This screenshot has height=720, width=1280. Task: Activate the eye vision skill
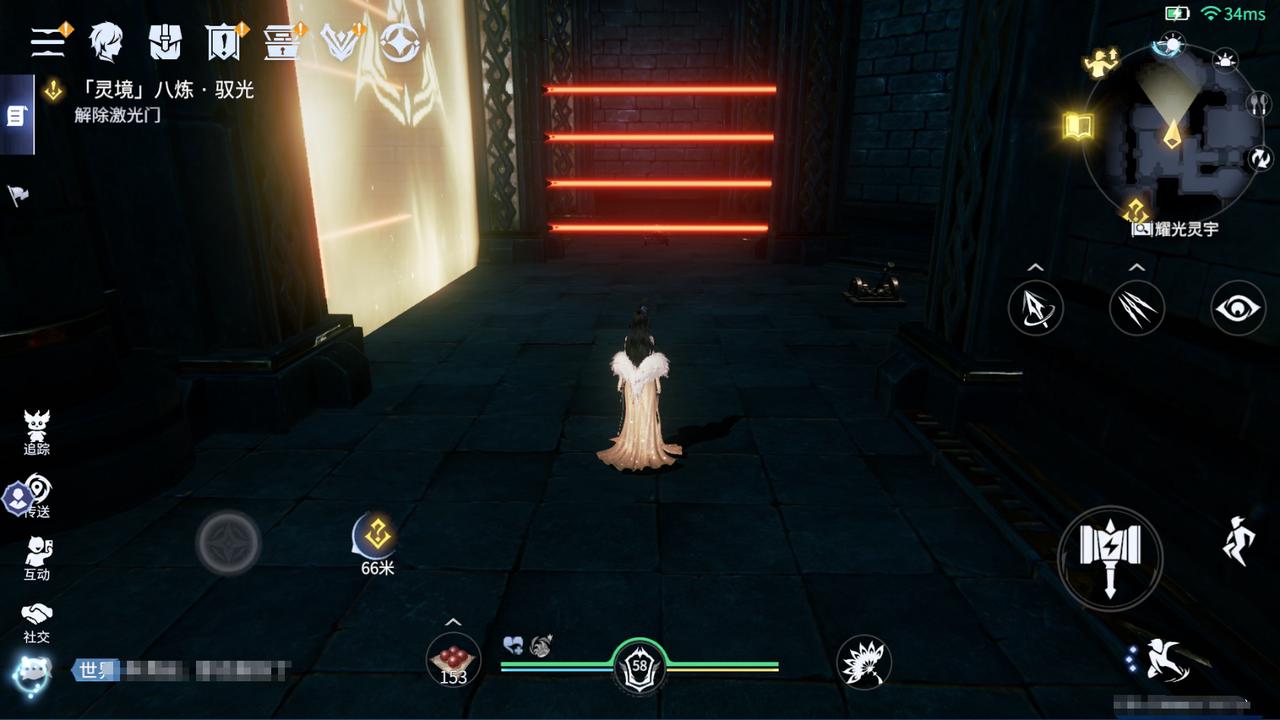tap(1239, 308)
